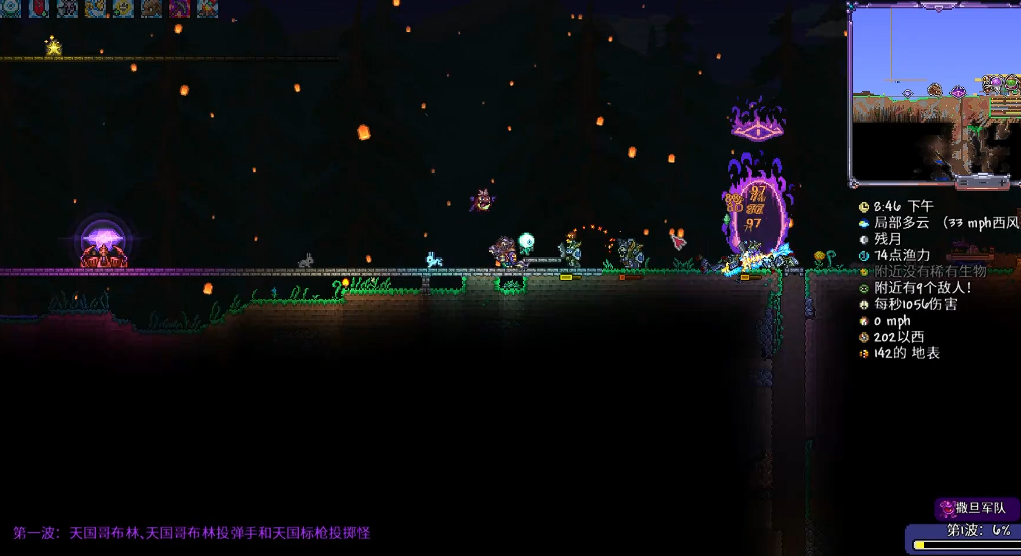Select the red banner buff icon
Screen dimensions: 1021x556
click(40, 8)
